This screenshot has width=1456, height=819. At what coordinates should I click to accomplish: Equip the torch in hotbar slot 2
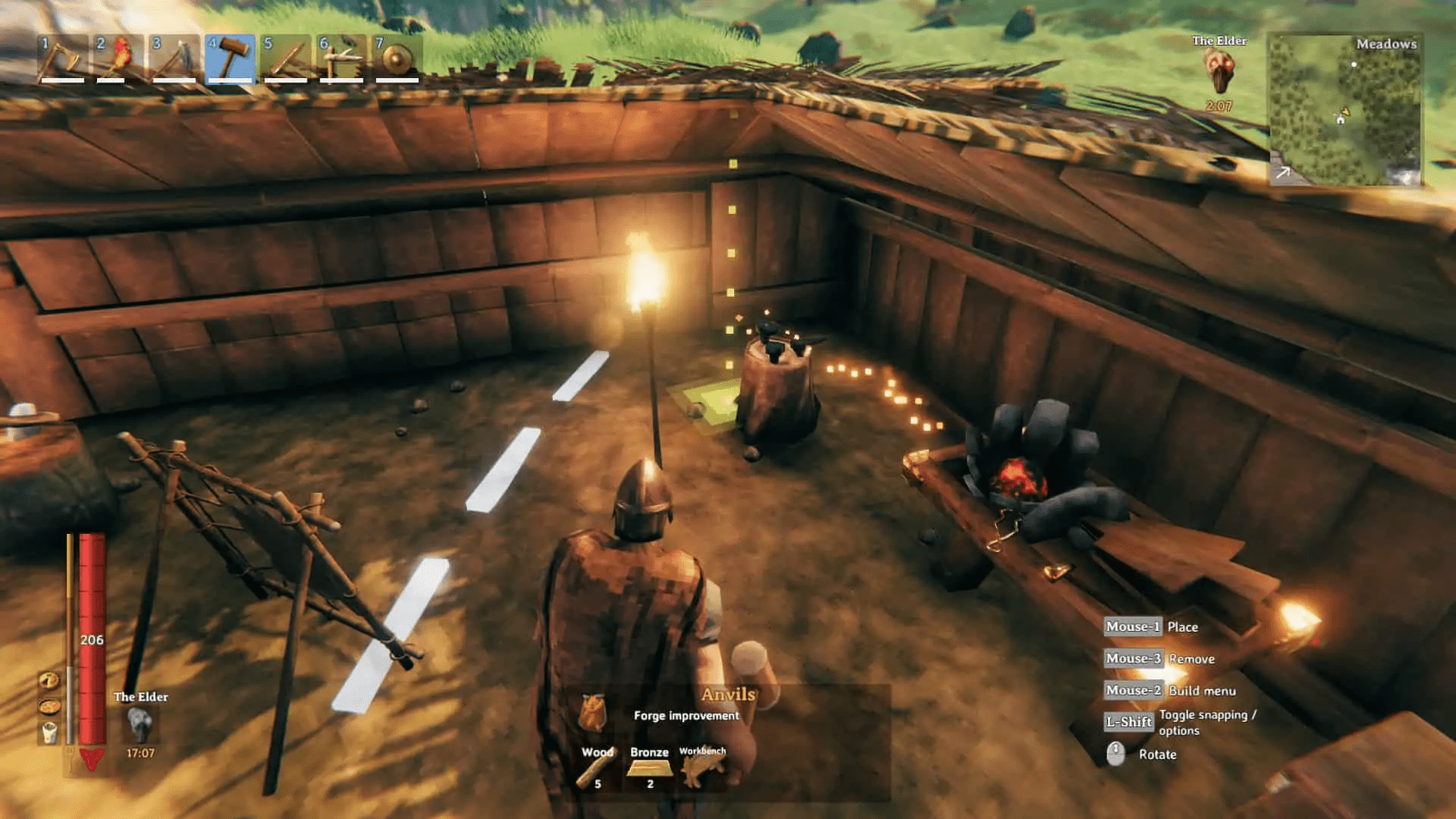coord(120,58)
